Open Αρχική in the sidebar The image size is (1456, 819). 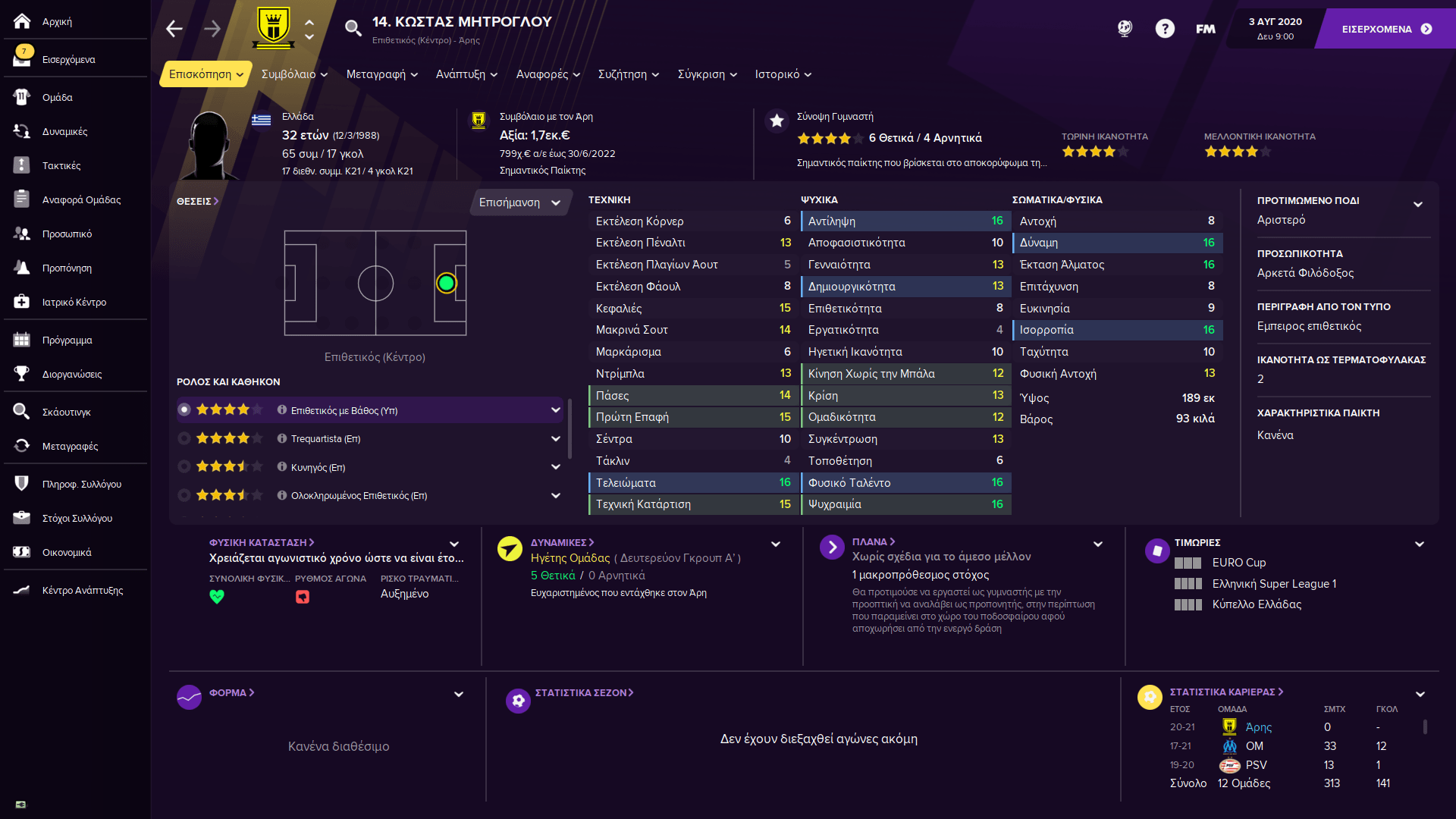coord(57,22)
